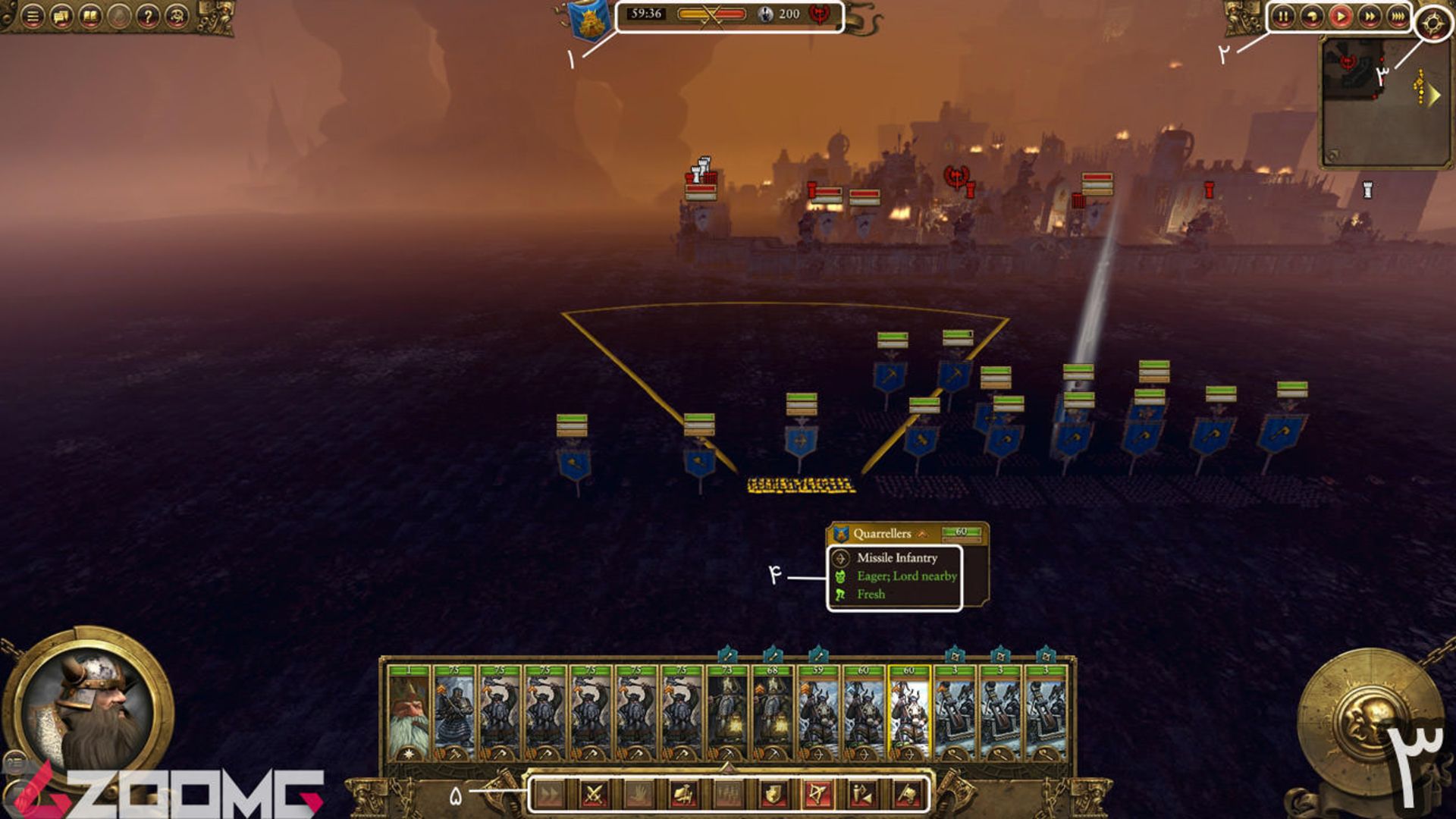This screenshot has height=819, width=1456.
Task: Toggle fire-at-will bow button
Action: click(x=817, y=794)
